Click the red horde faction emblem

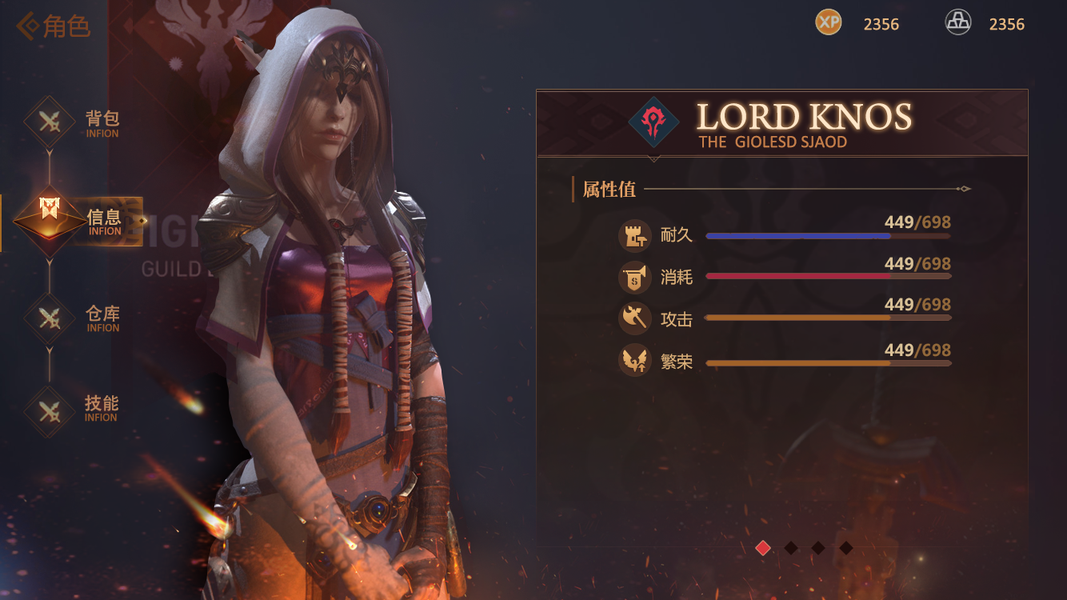point(654,122)
